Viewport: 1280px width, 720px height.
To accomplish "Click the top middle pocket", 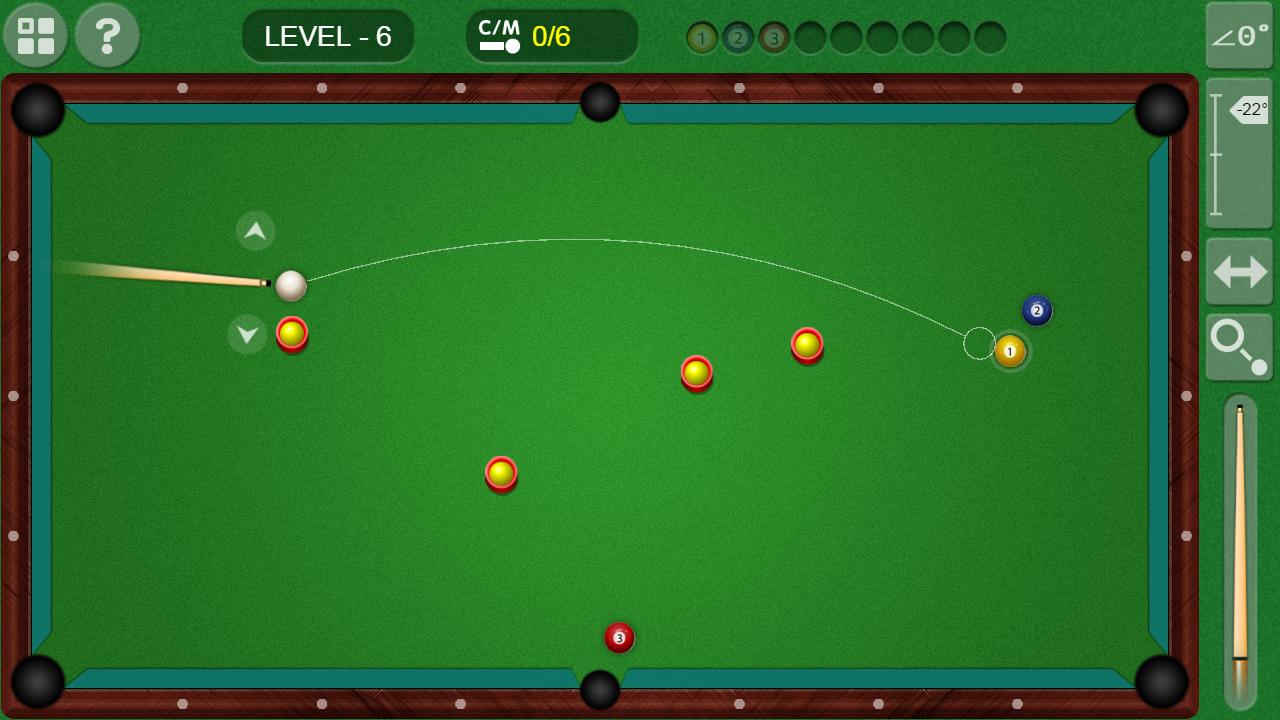I will click(x=599, y=102).
